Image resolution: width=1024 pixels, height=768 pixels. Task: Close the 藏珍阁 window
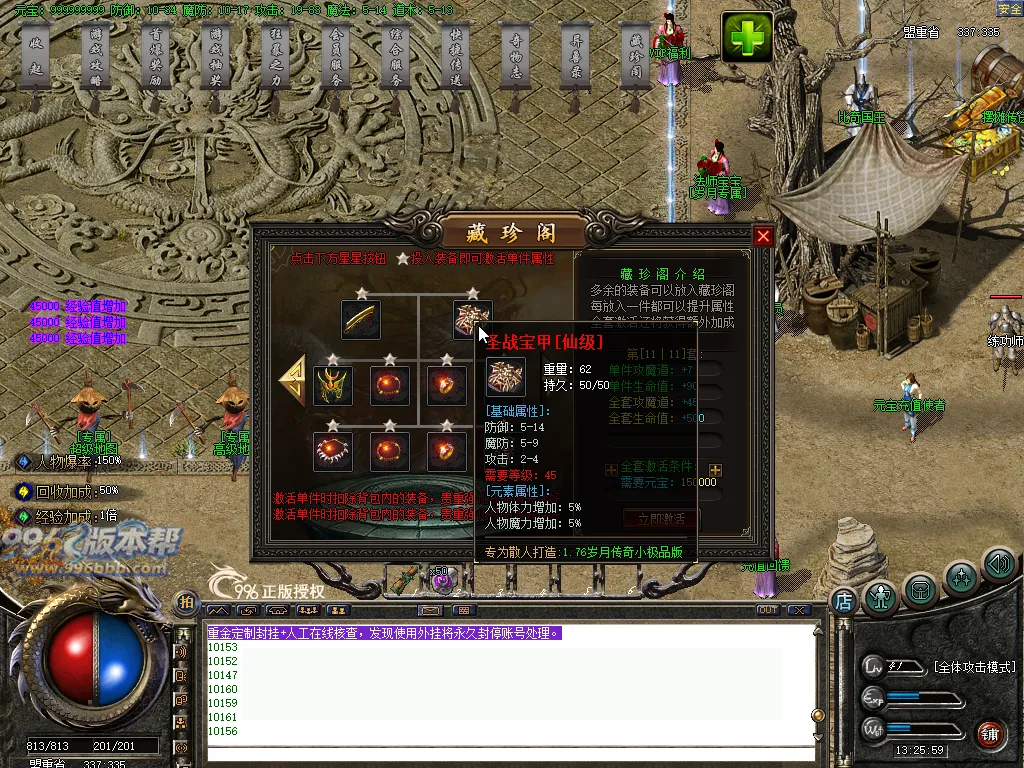(x=763, y=236)
